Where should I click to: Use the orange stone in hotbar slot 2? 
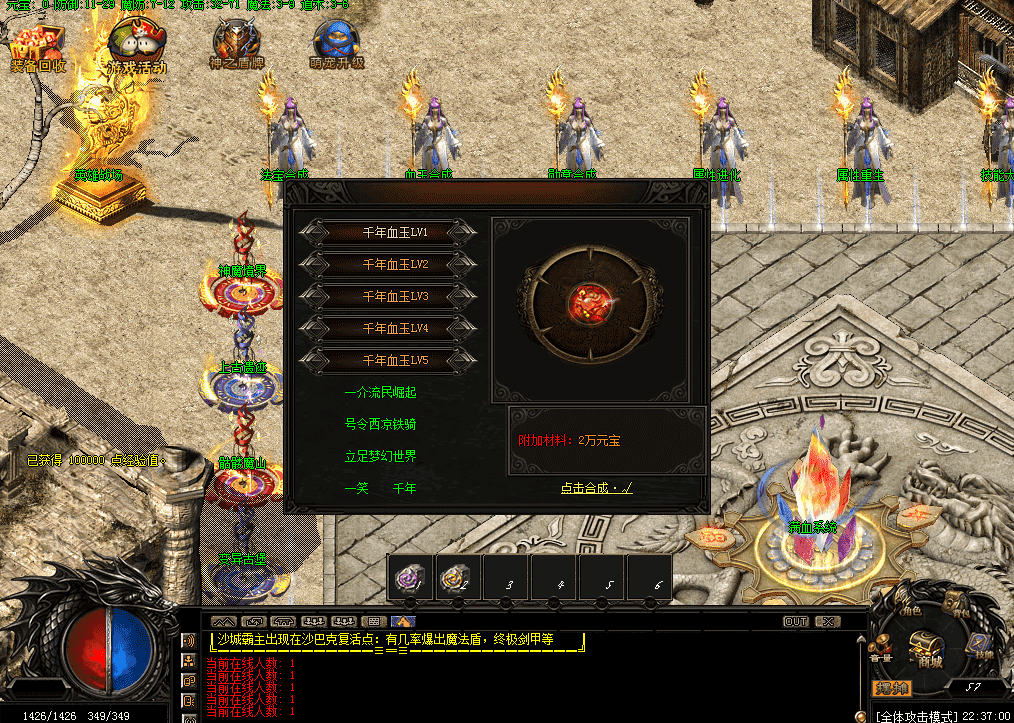[456, 577]
